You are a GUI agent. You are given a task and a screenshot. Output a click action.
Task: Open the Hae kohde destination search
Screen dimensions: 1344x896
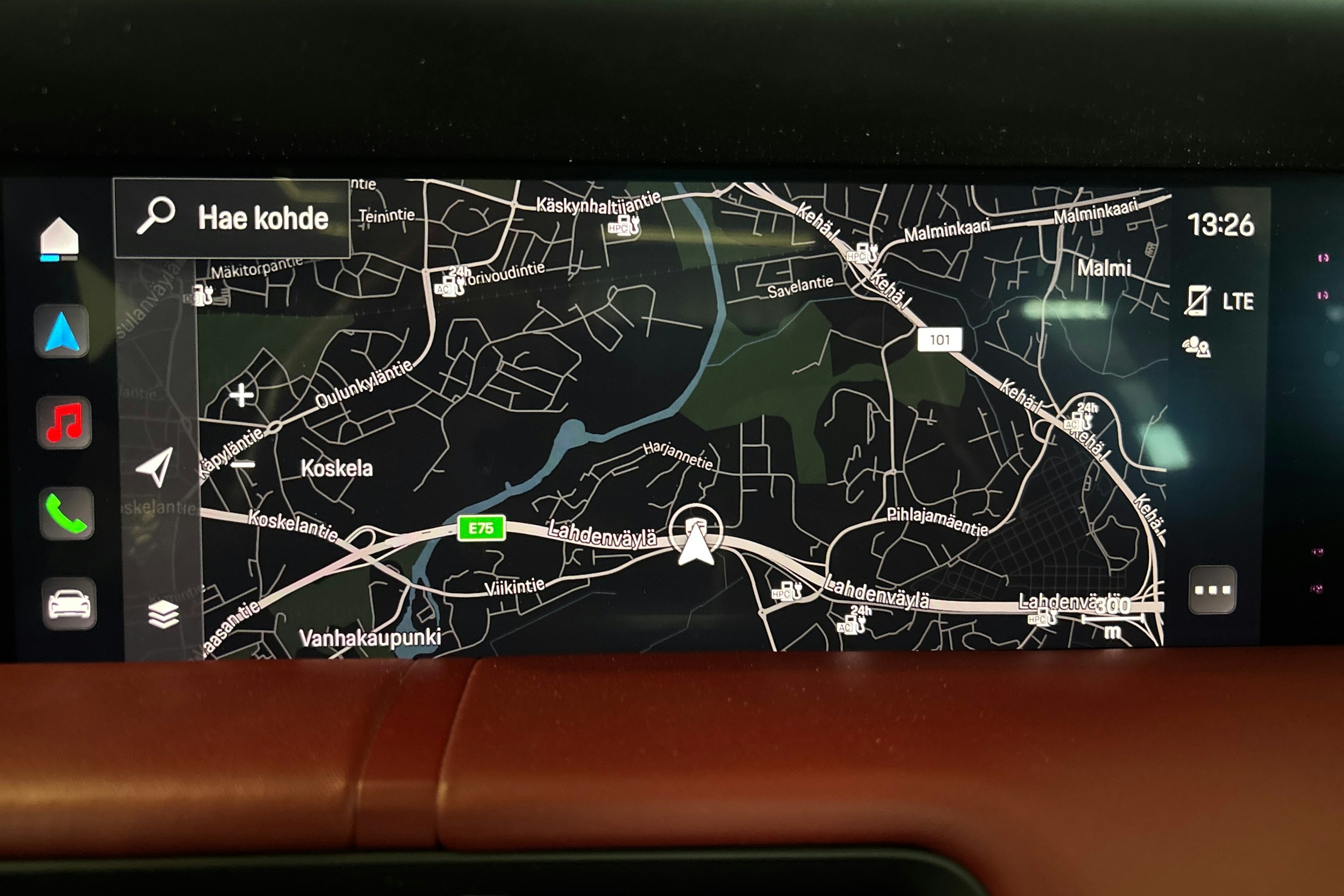click(232, 218)
